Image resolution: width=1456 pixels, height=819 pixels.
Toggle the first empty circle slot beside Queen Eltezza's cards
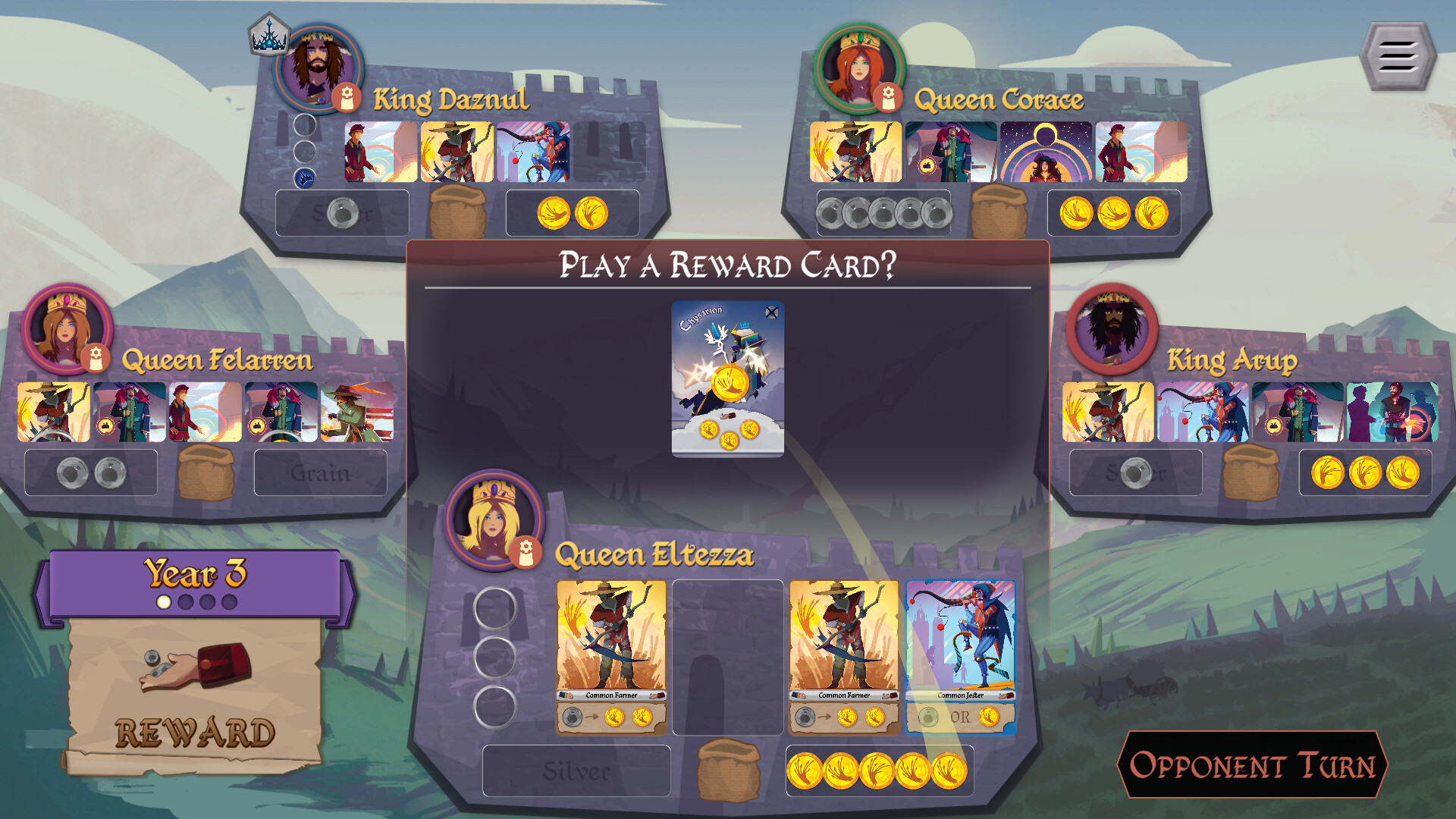(x=497, y=608)
